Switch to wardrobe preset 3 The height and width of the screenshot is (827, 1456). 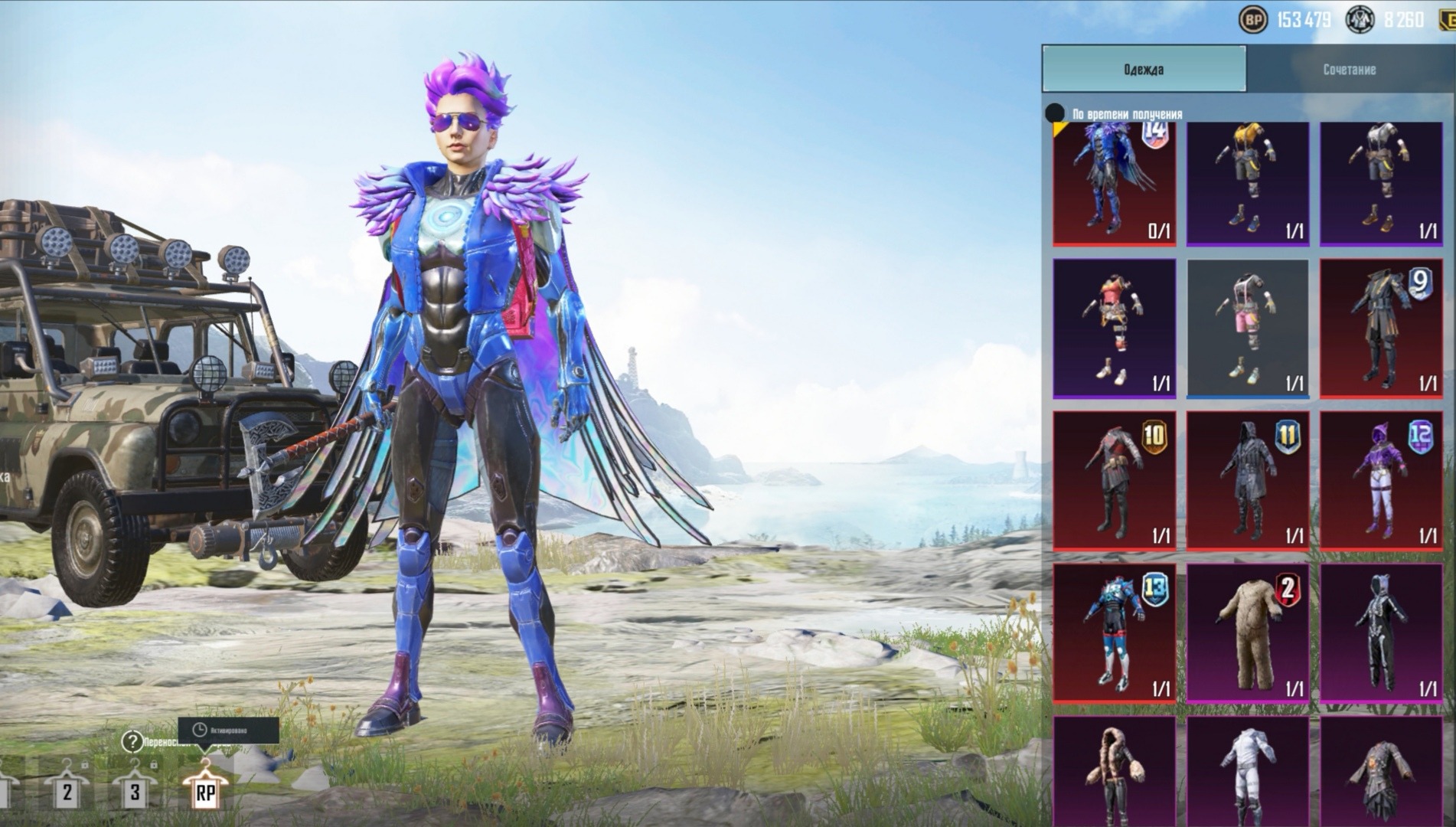(x=135, y=789)
